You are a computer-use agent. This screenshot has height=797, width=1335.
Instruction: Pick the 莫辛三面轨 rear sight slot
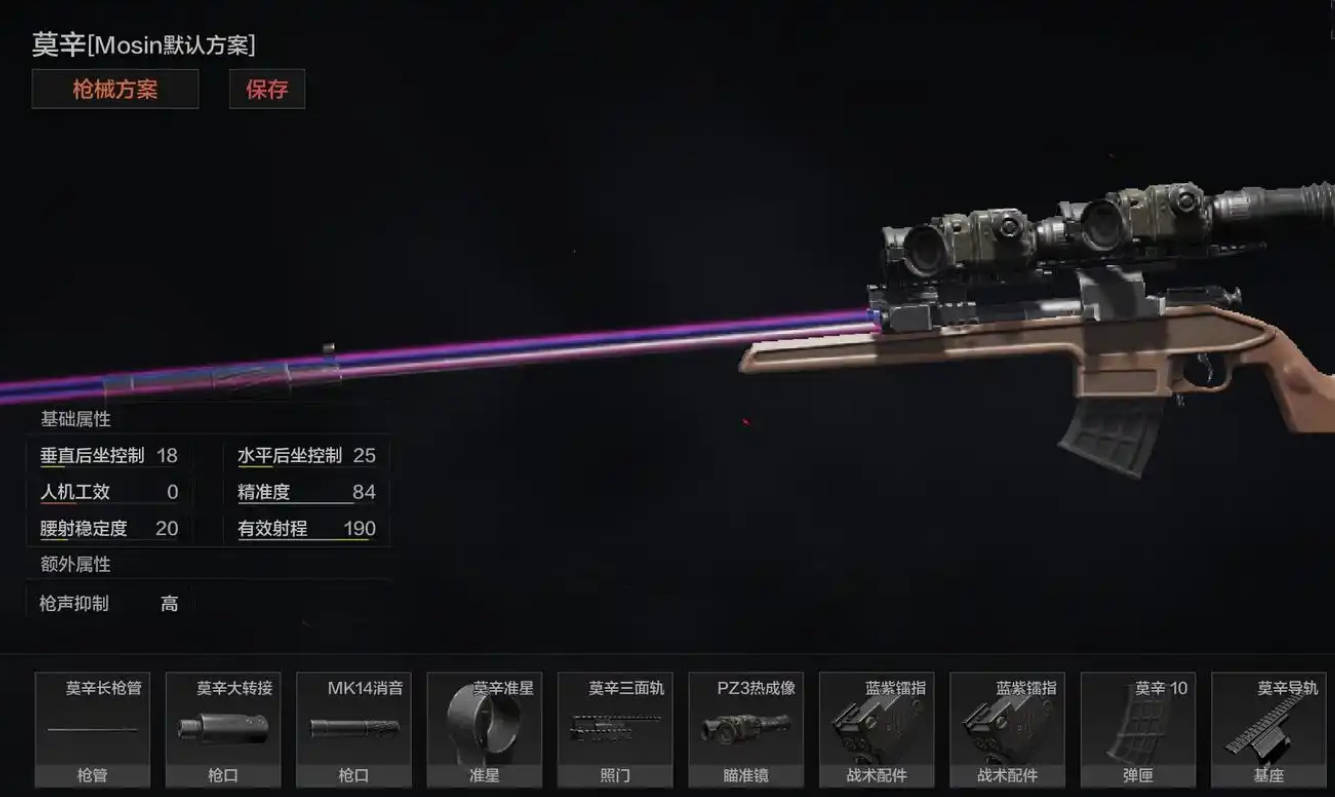coord(615,729)
